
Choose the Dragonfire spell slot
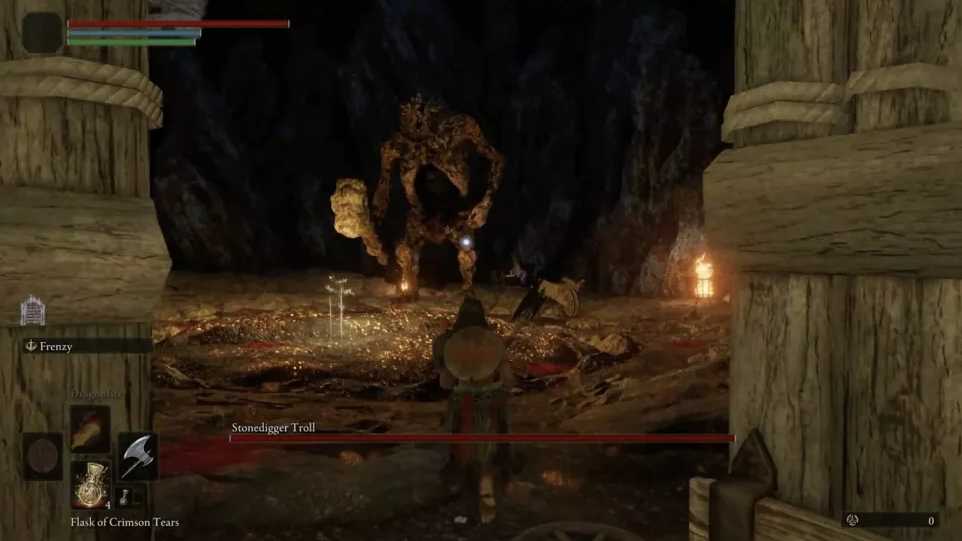point(90,427)
